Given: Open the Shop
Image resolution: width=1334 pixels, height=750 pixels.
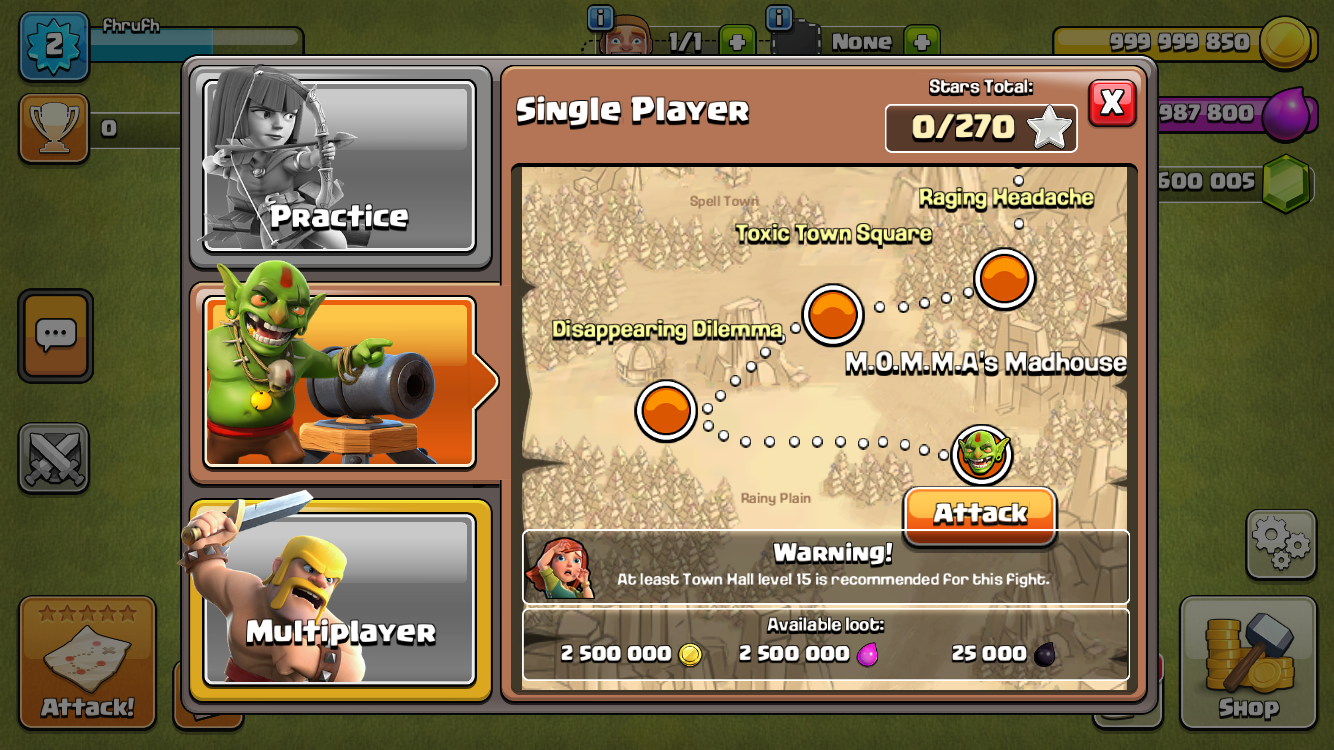Looking at the screenshot, I should coord(1247,663).
